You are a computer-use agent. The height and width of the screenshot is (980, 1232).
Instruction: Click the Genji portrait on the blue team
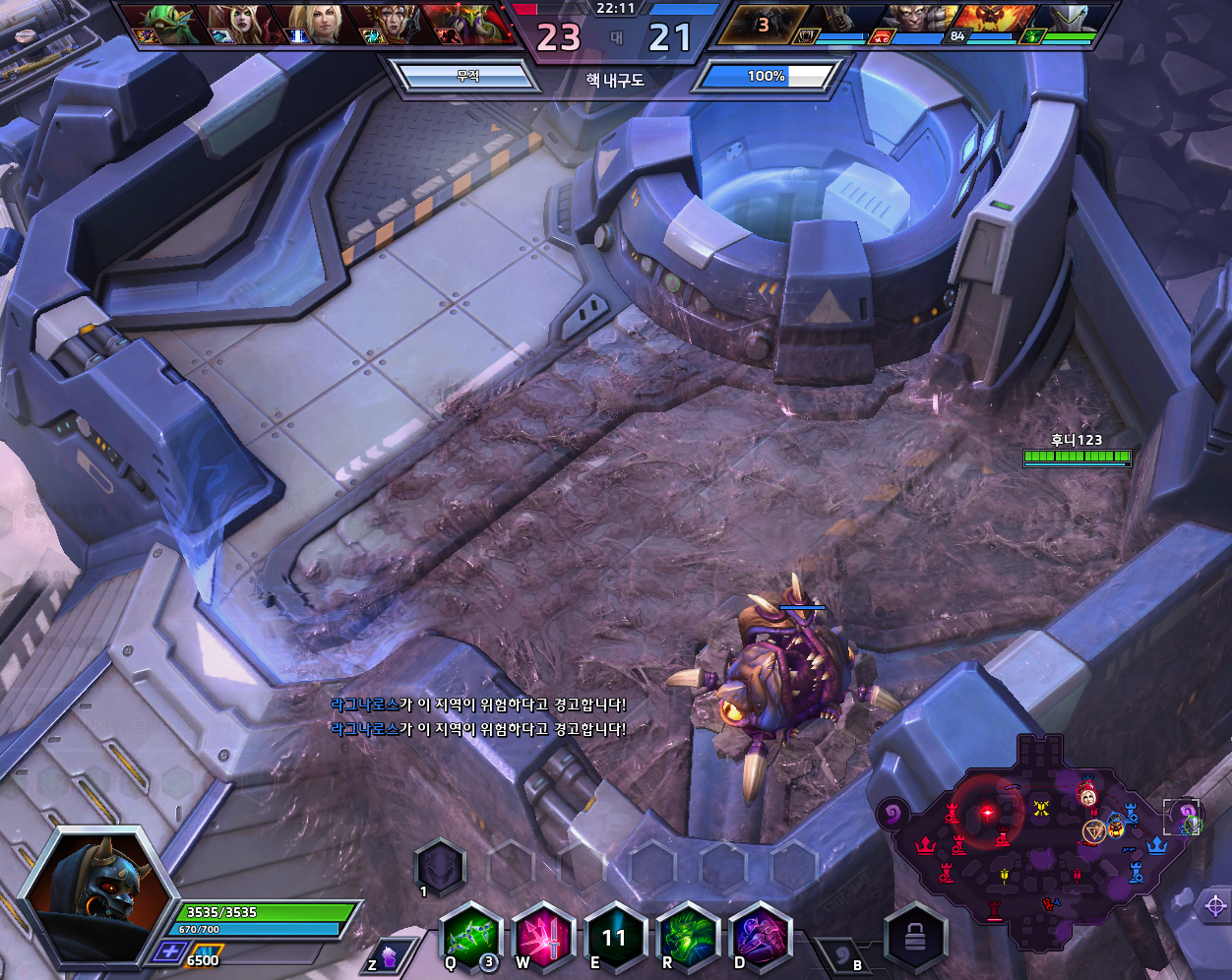1071,22
